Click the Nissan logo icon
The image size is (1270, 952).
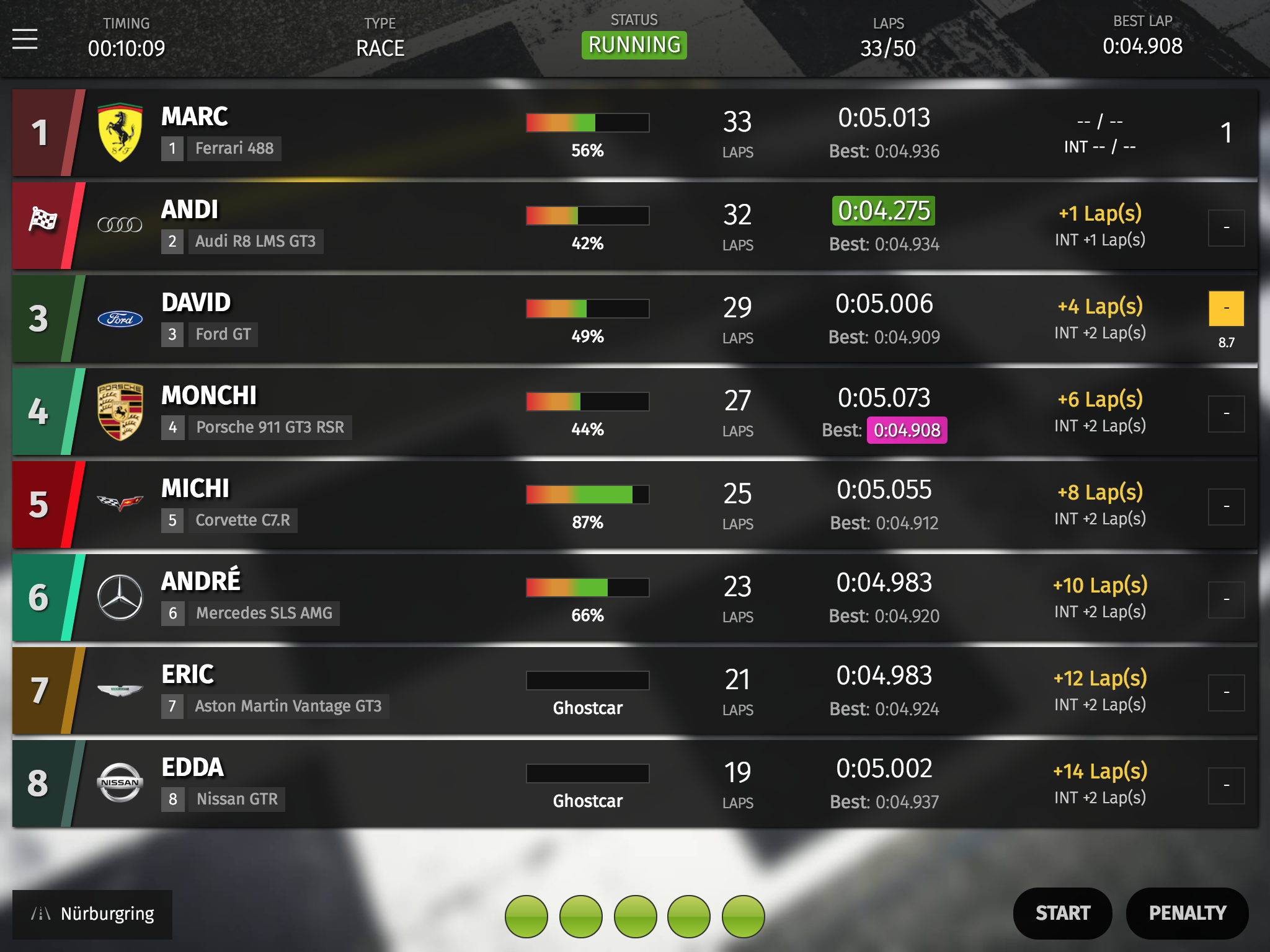[120, 782]
